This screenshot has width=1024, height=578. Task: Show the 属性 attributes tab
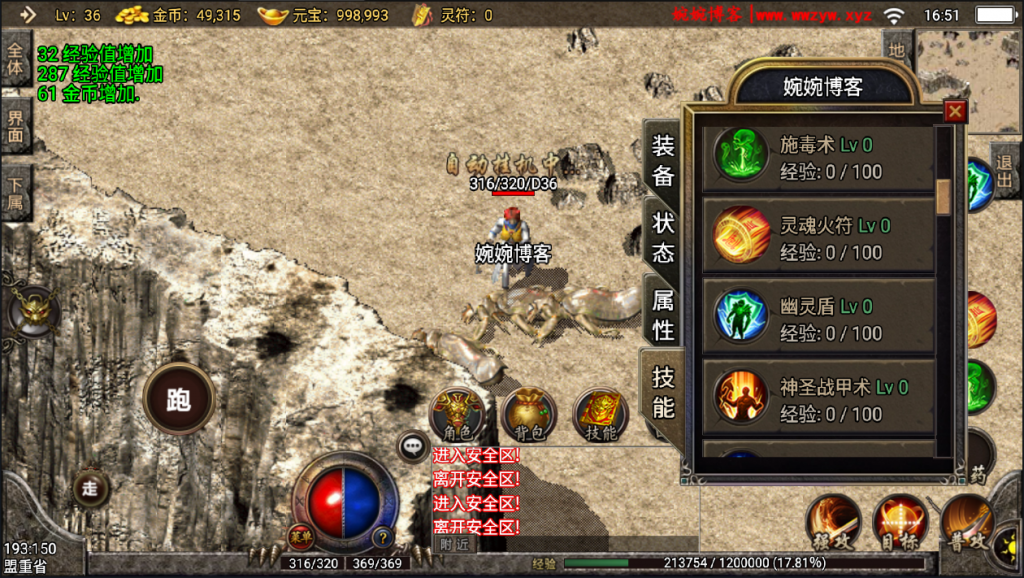663,314
